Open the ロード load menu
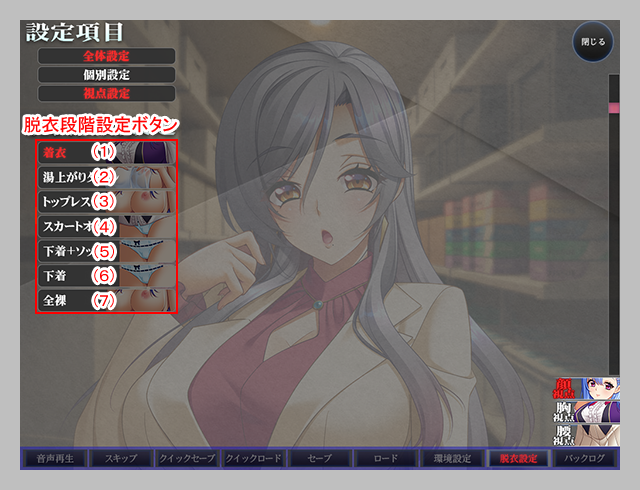 [386, 459]
